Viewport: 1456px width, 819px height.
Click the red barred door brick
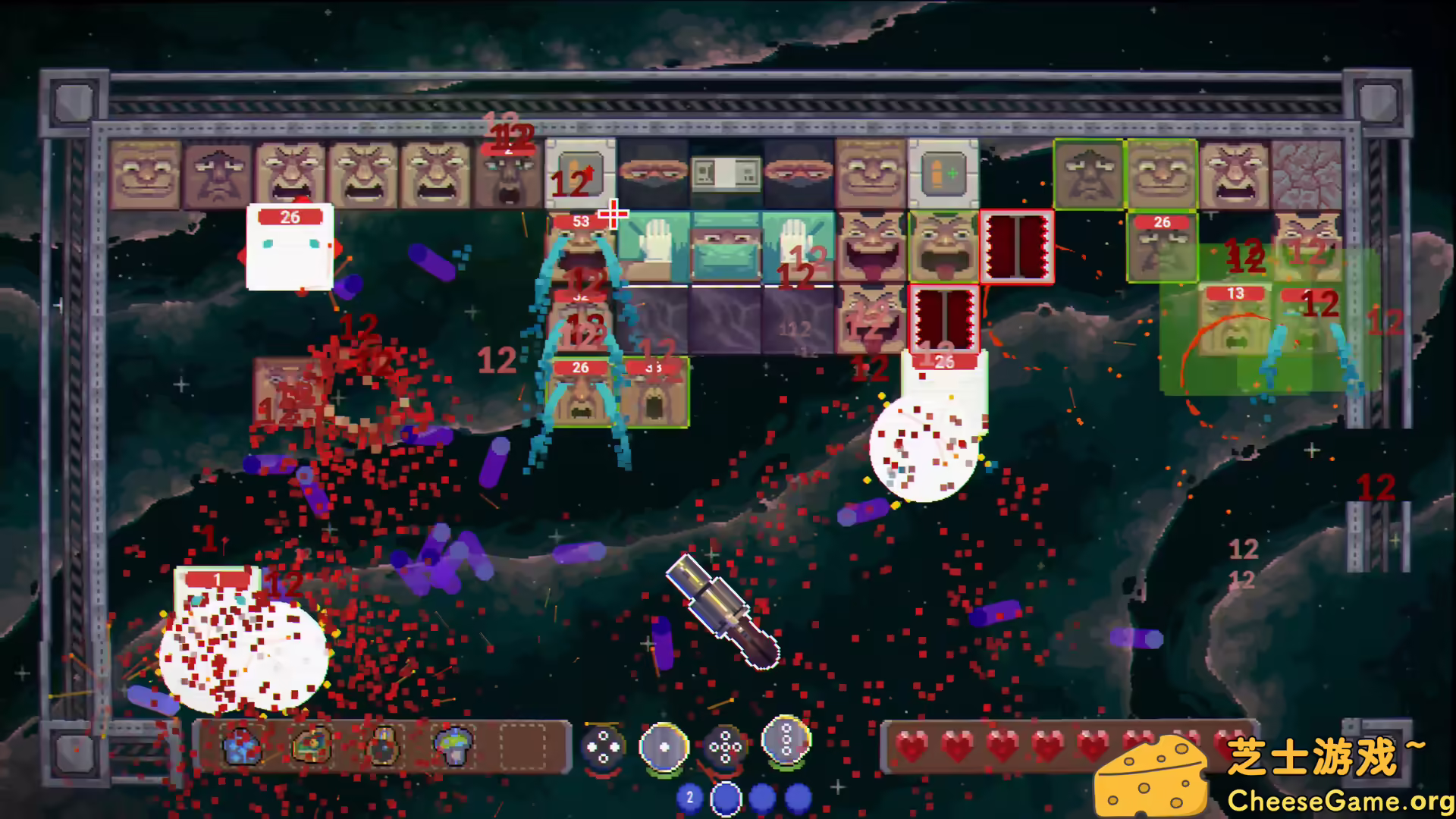pos(1016,245)
